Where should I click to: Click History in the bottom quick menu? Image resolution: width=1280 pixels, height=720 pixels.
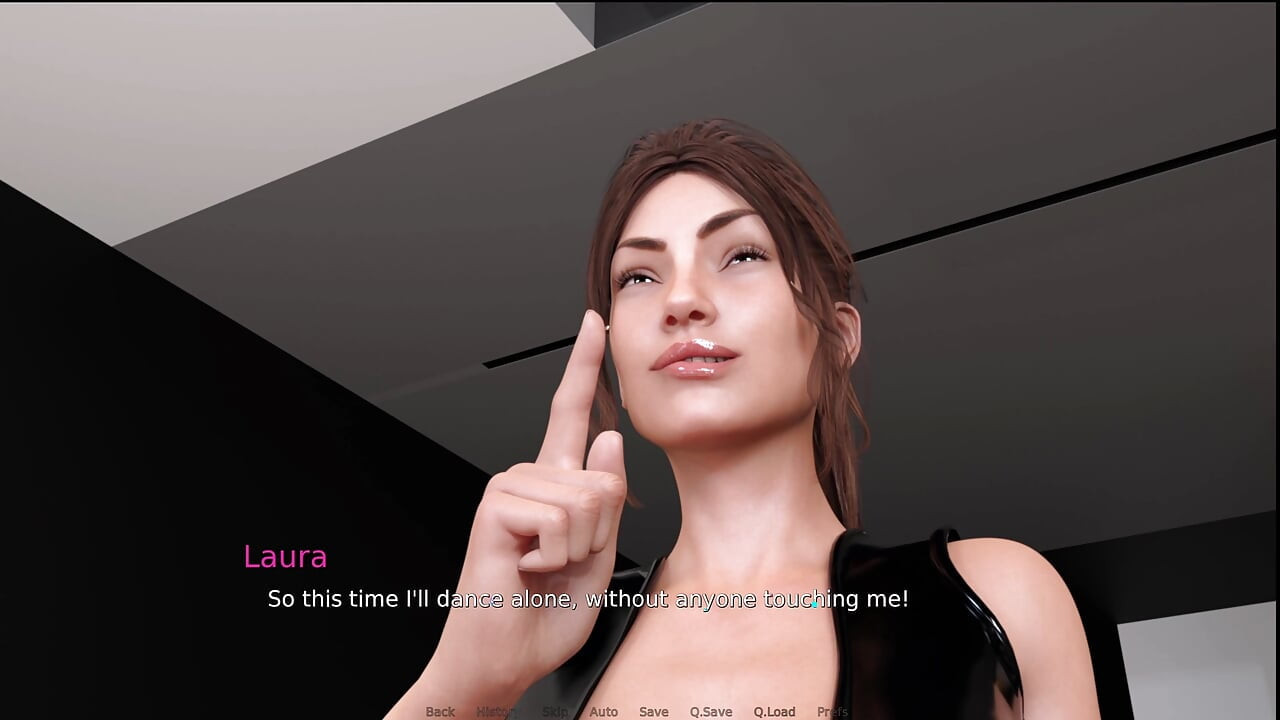coord(498,711)
